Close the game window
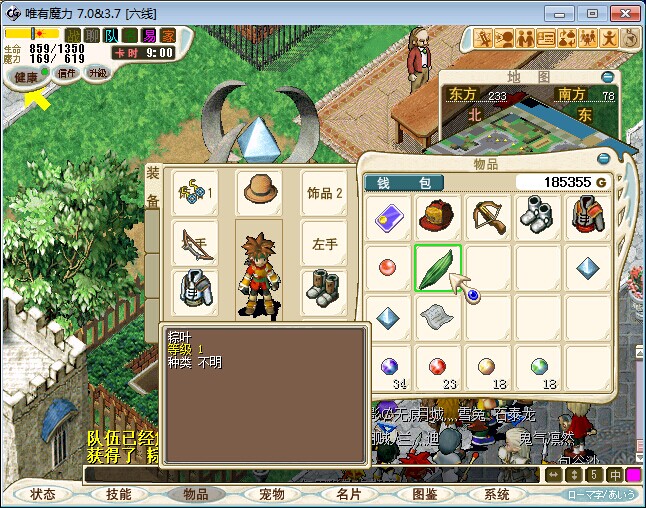Image resolution: width=646 pixels, height=508 pixels. pyautogui.click(x=620, y=13)
